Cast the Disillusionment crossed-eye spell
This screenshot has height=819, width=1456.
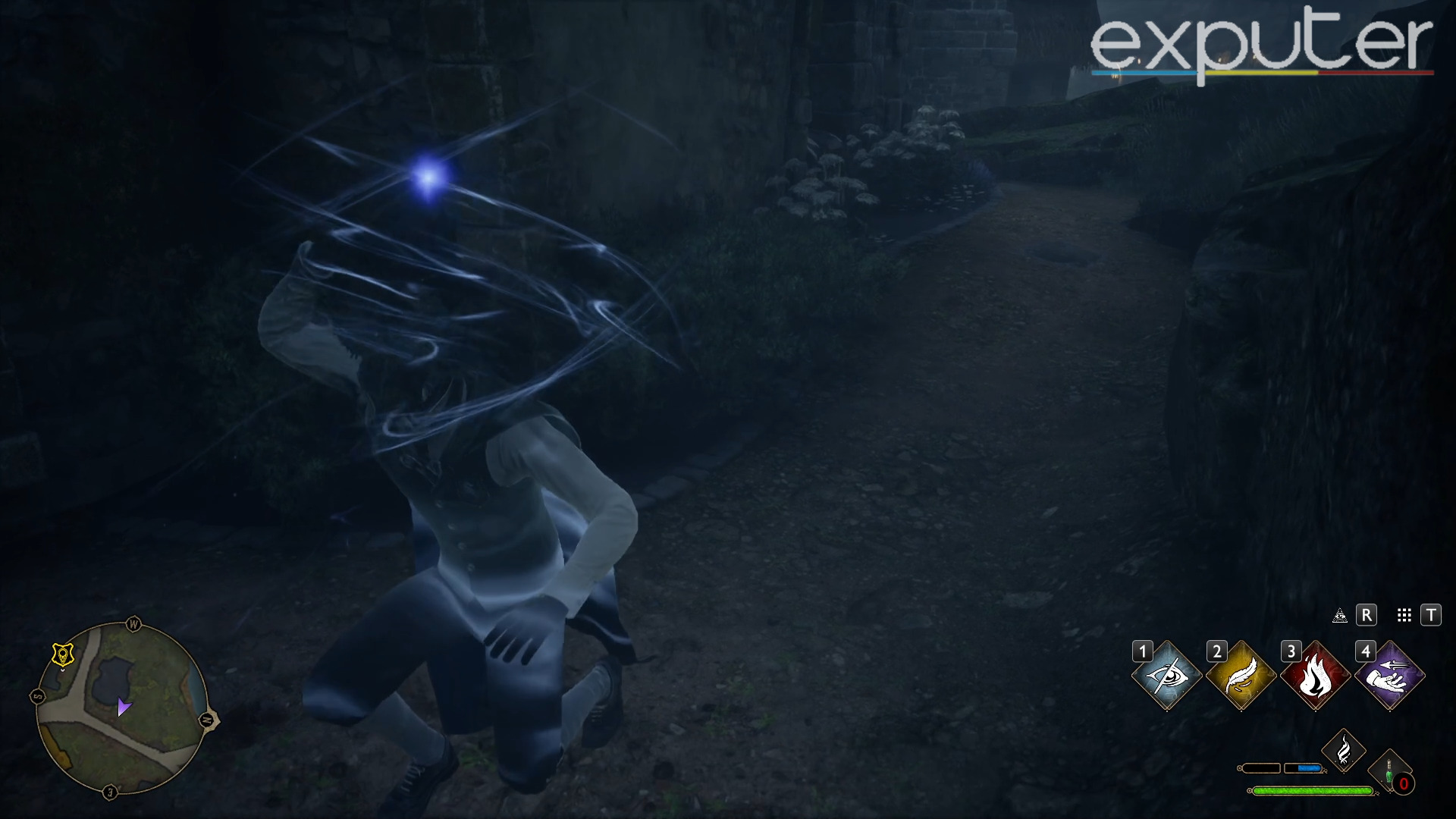click(1166, 676)
